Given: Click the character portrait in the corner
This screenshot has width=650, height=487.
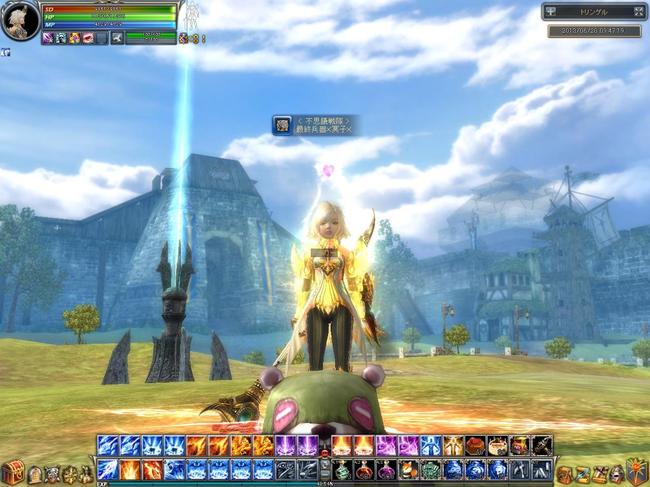Looking at the screenshot, I should tap(20, 21).
